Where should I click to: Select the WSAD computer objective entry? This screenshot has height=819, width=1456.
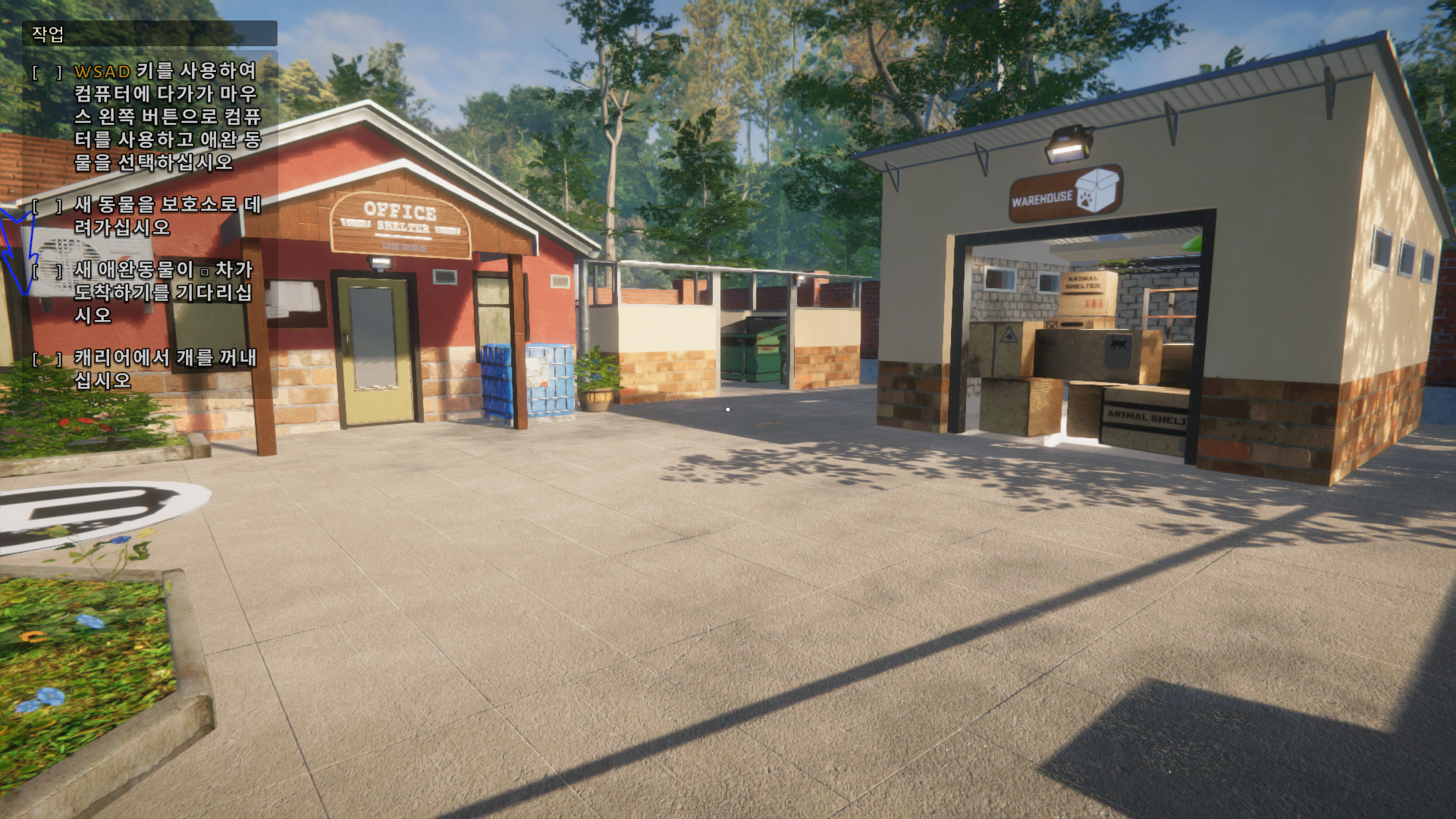(x=167, y=116)
